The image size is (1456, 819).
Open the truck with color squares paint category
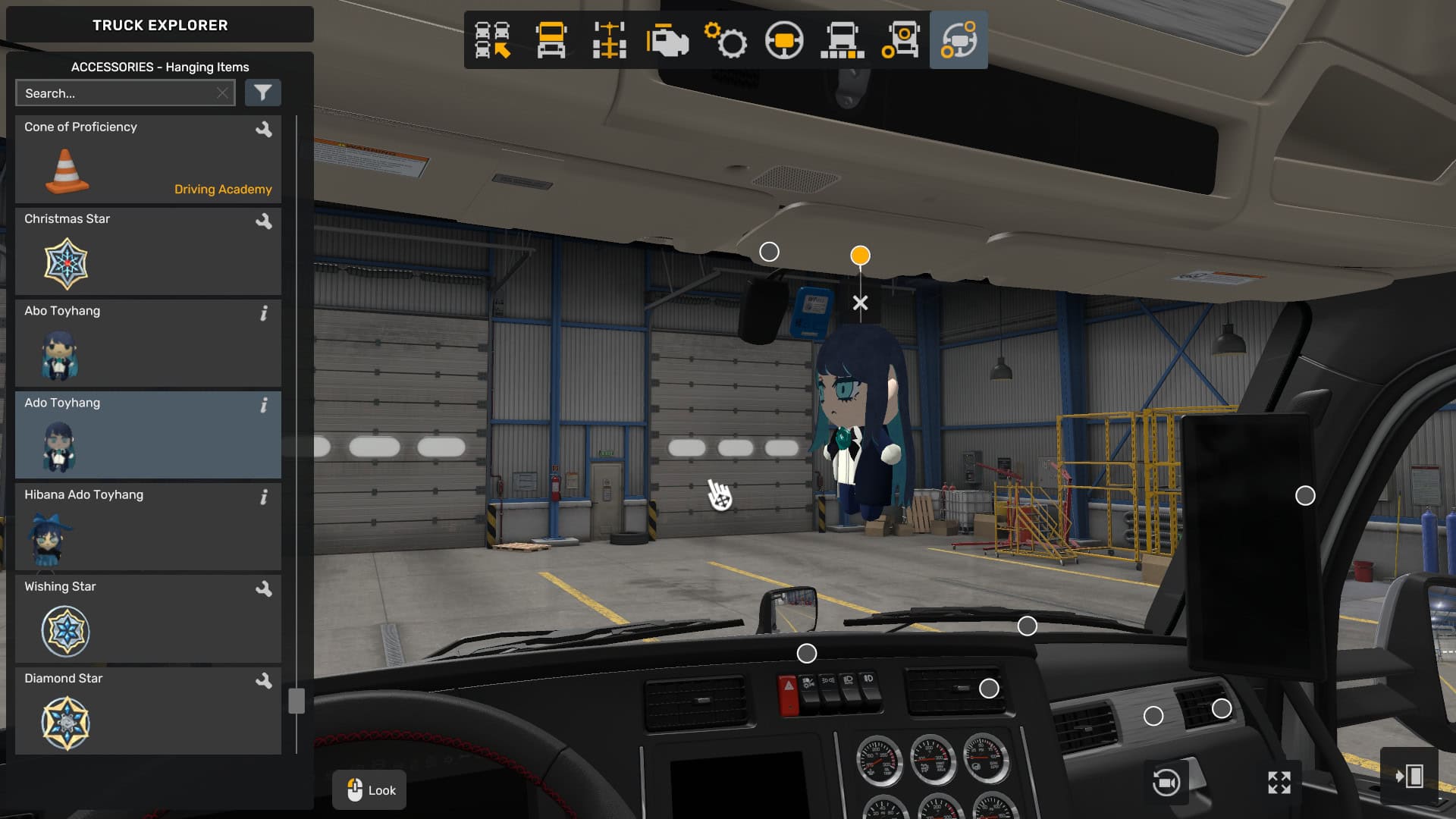[842, 40]
